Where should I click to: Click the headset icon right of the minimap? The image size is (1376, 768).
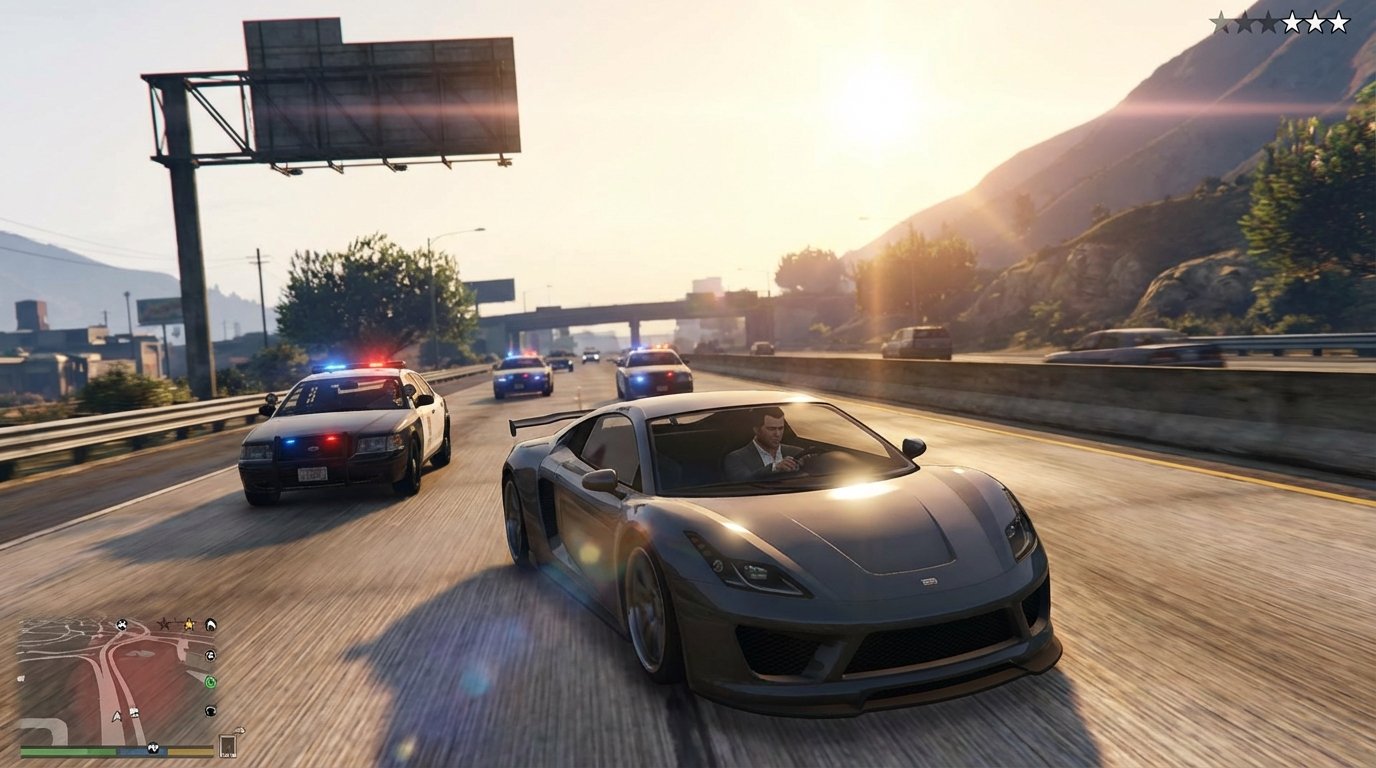point(211,710)
